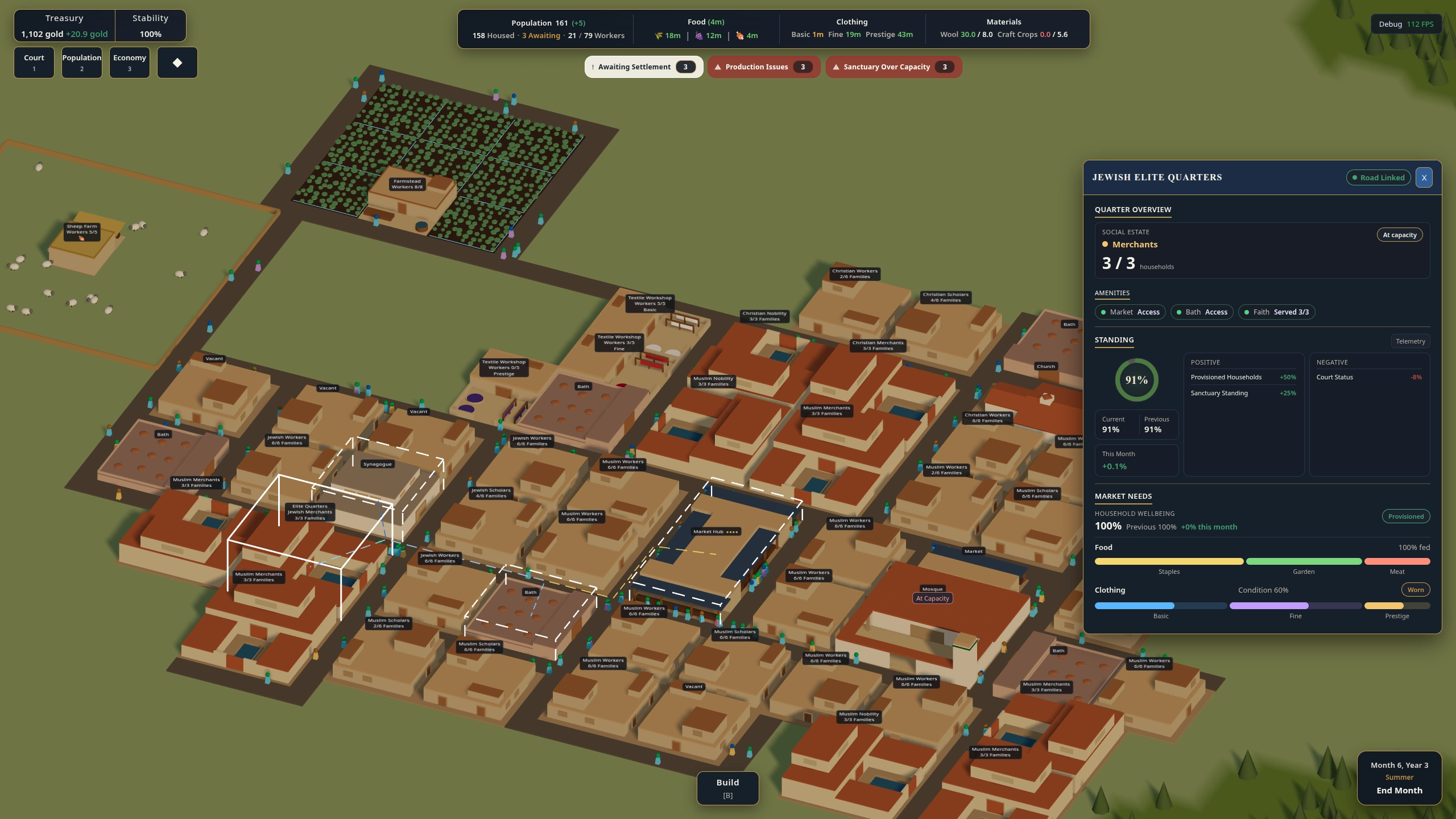1456x819 pixels.
Task: Click the white diamond button
Action: [177, 62]
